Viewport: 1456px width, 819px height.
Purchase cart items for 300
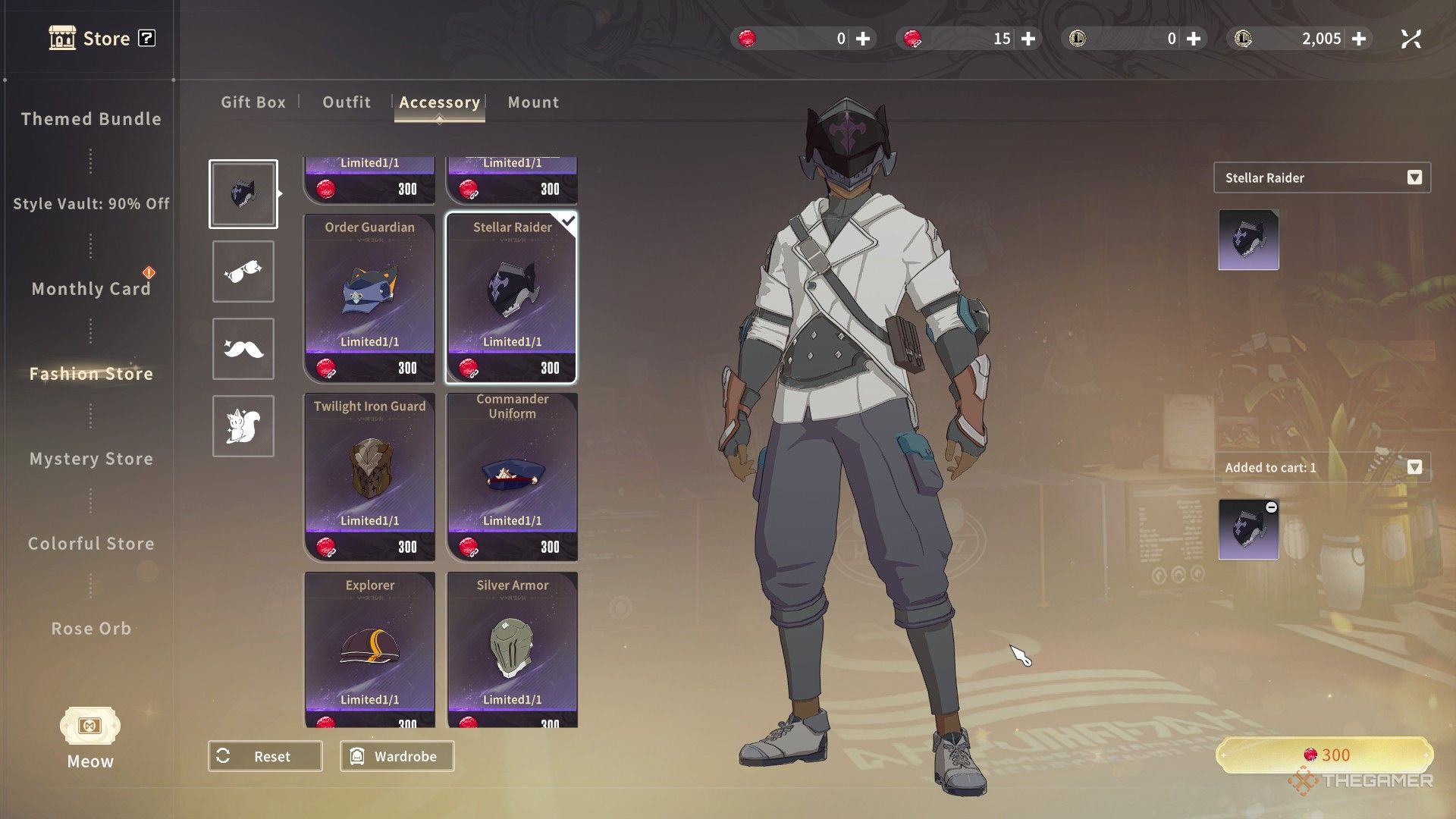(x=1325, y=755)
